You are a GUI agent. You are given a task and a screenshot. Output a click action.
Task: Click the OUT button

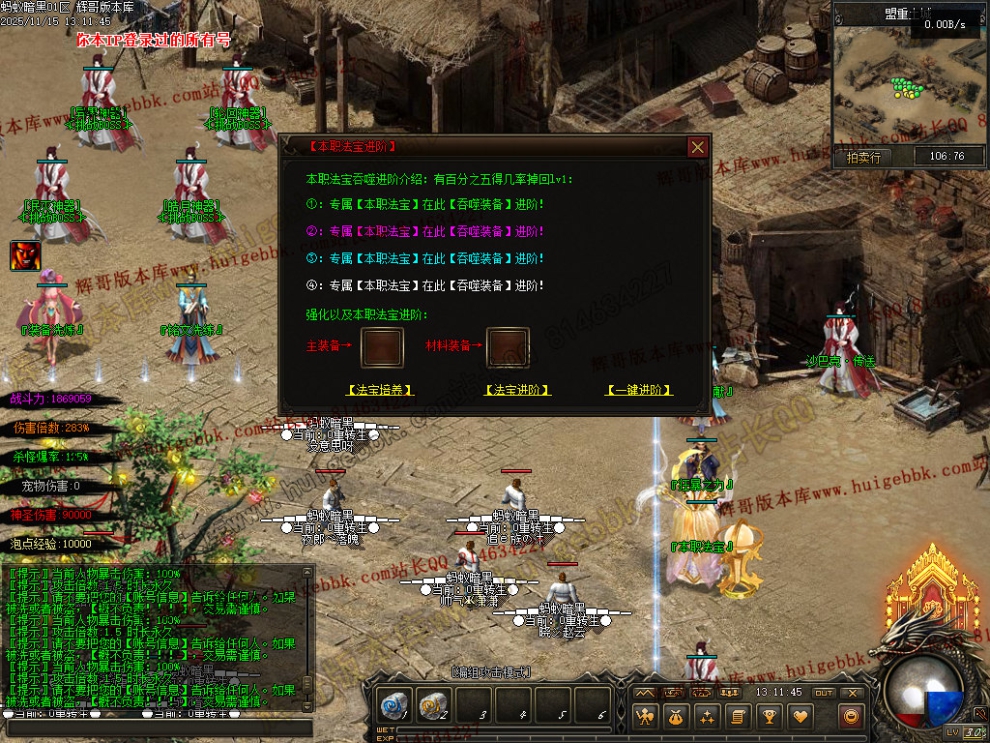(x=823, y=692)
